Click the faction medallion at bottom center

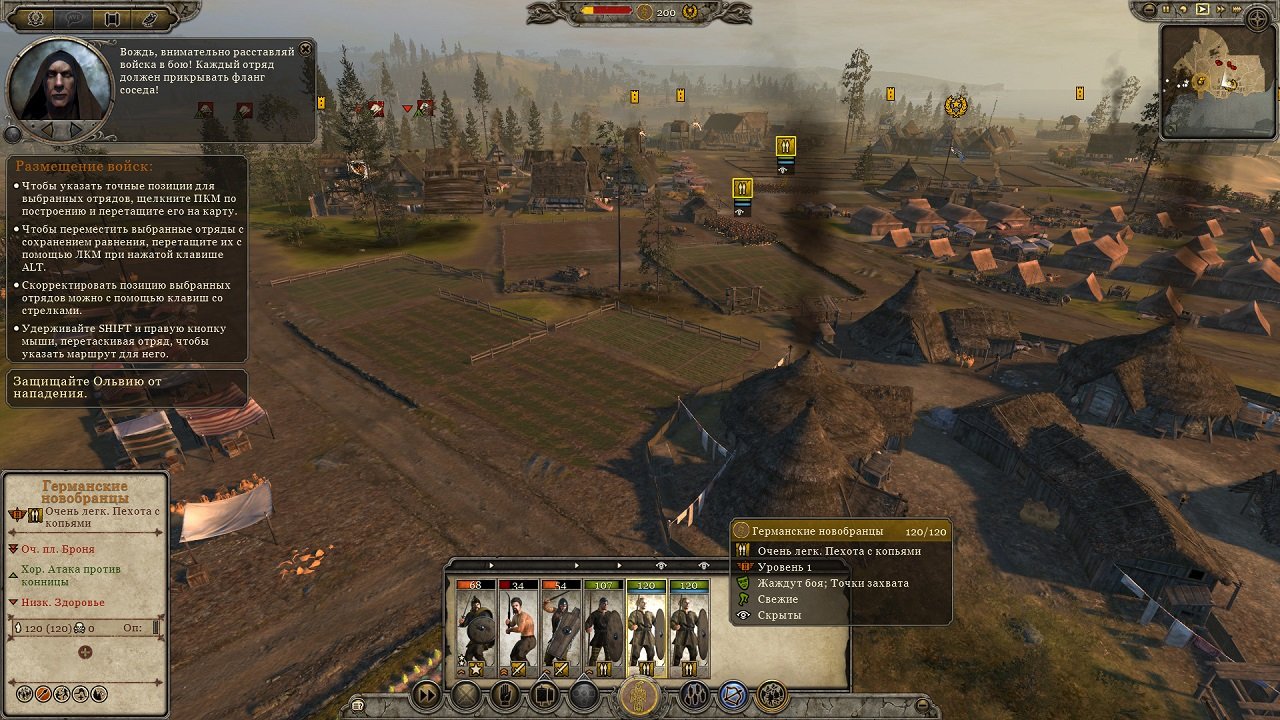640,692
